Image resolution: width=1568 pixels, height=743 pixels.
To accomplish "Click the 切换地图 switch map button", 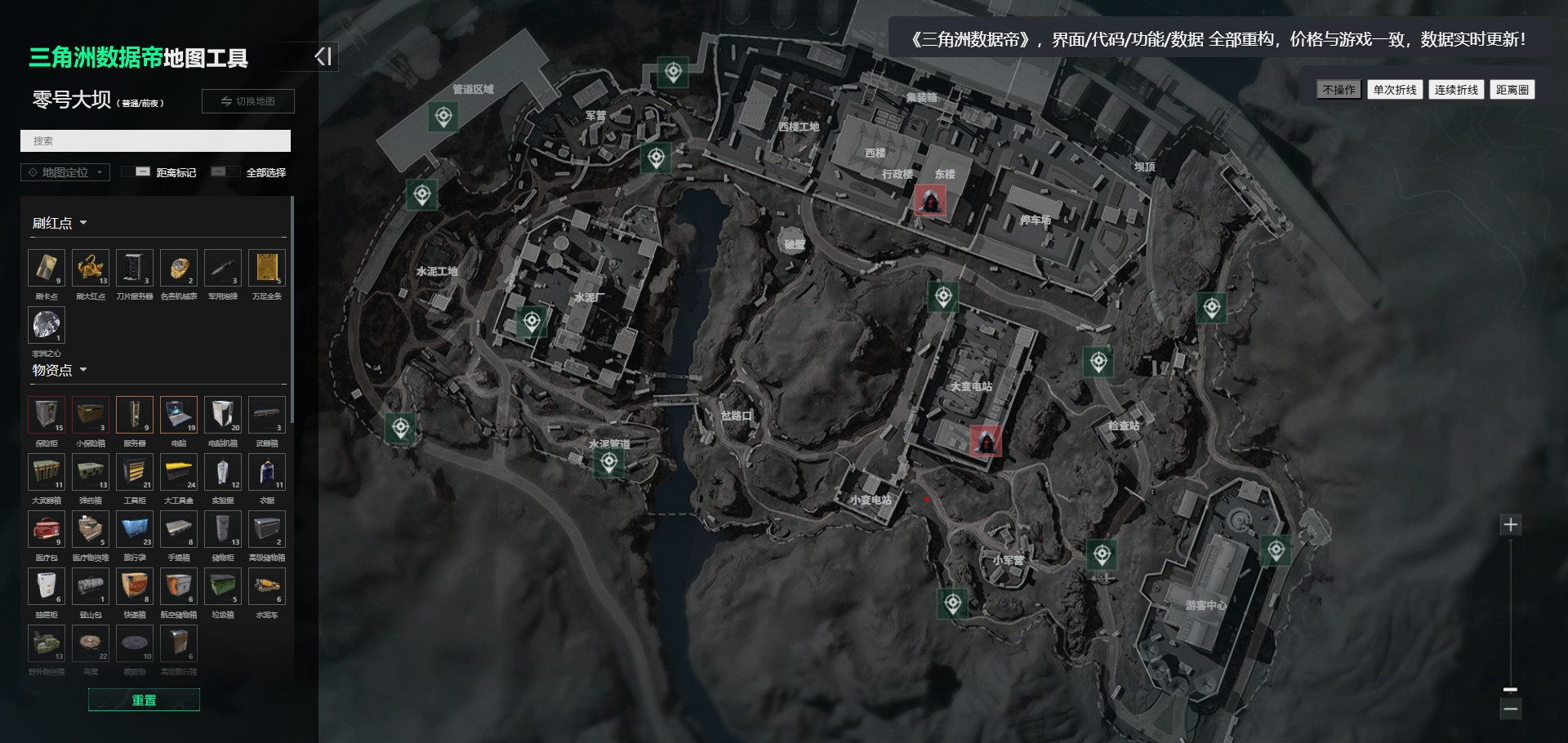I will (248, 101).
